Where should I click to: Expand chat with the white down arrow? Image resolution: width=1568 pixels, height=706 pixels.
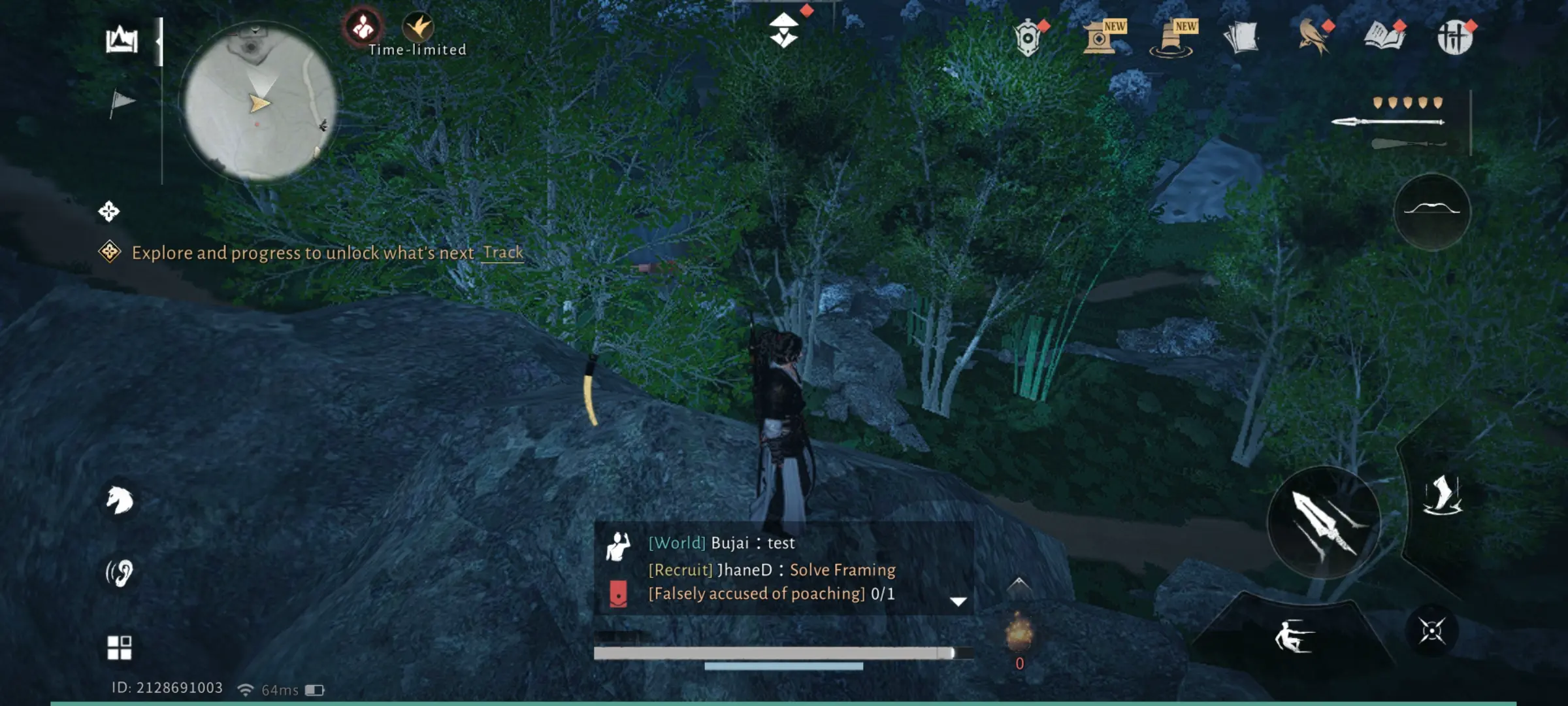tap(958, 601)
